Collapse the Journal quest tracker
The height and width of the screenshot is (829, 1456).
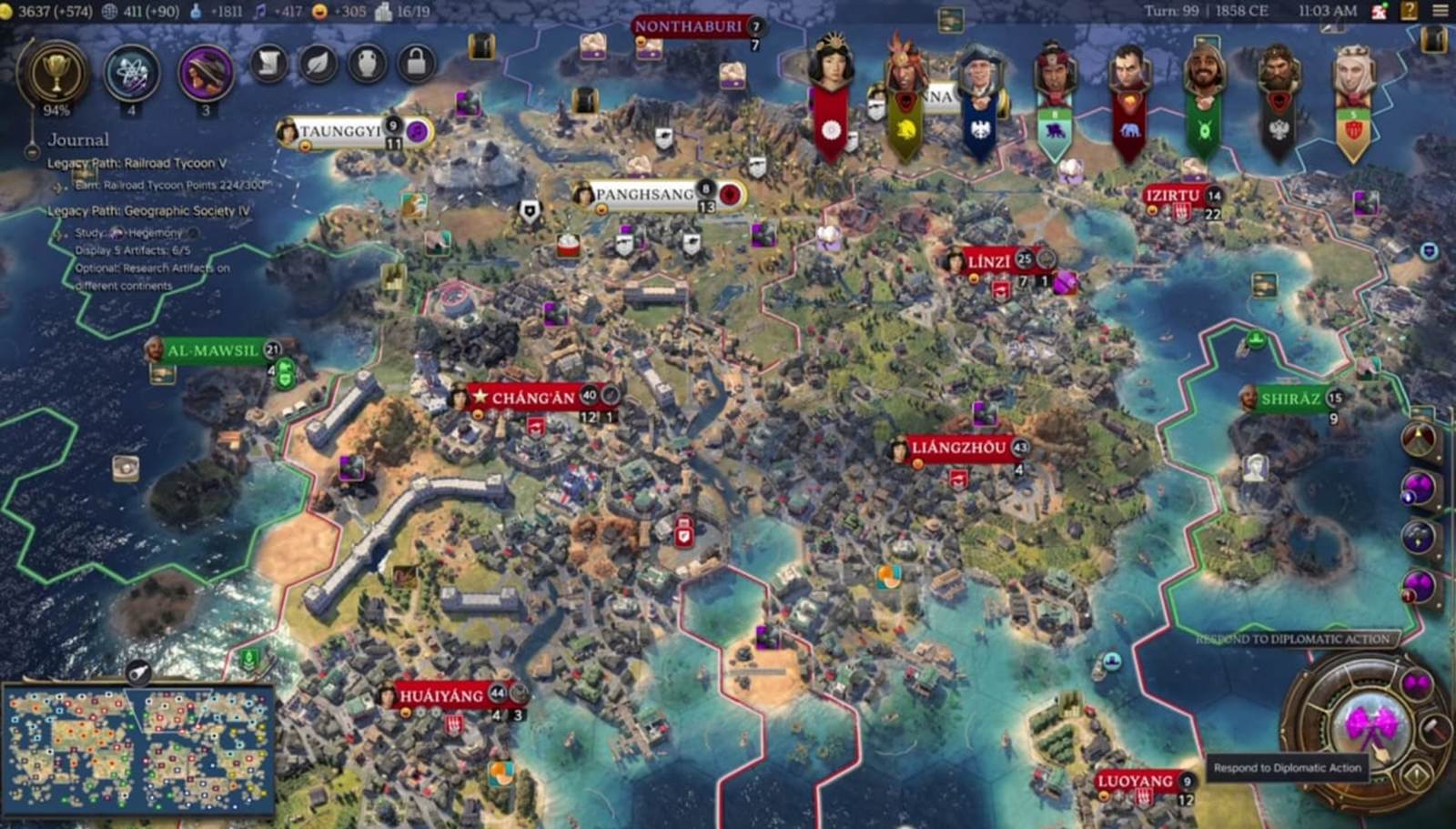coord(32,142)
